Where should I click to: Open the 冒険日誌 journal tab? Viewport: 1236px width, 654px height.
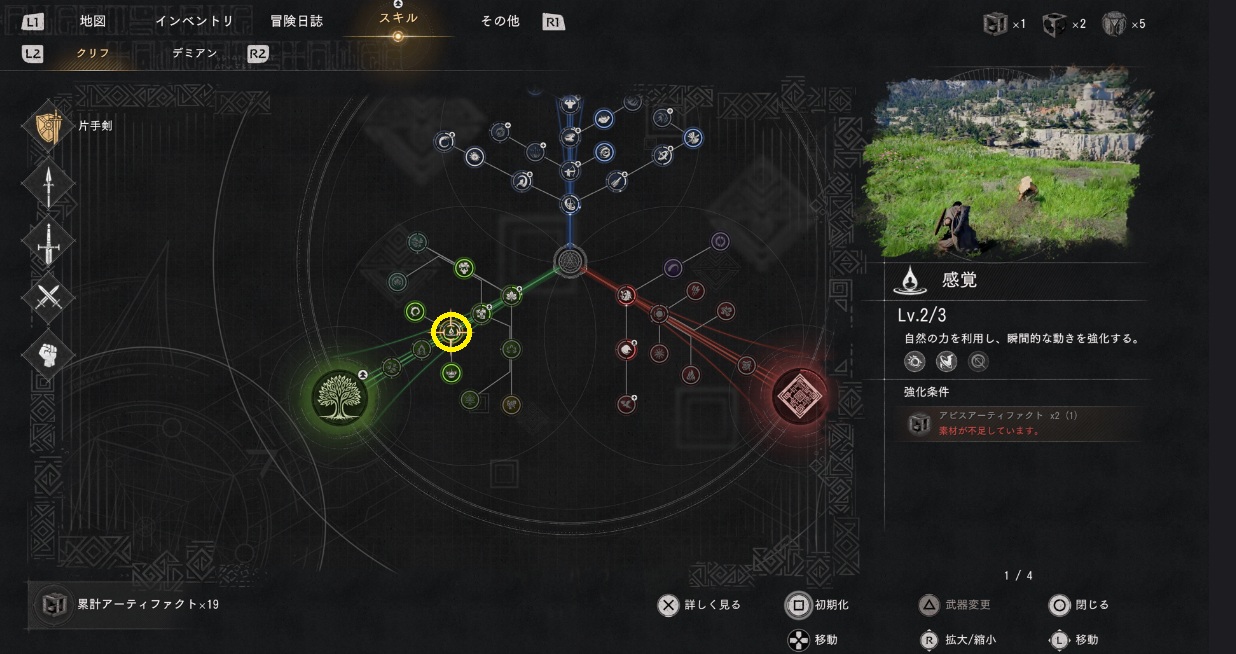tap(297, 21)
